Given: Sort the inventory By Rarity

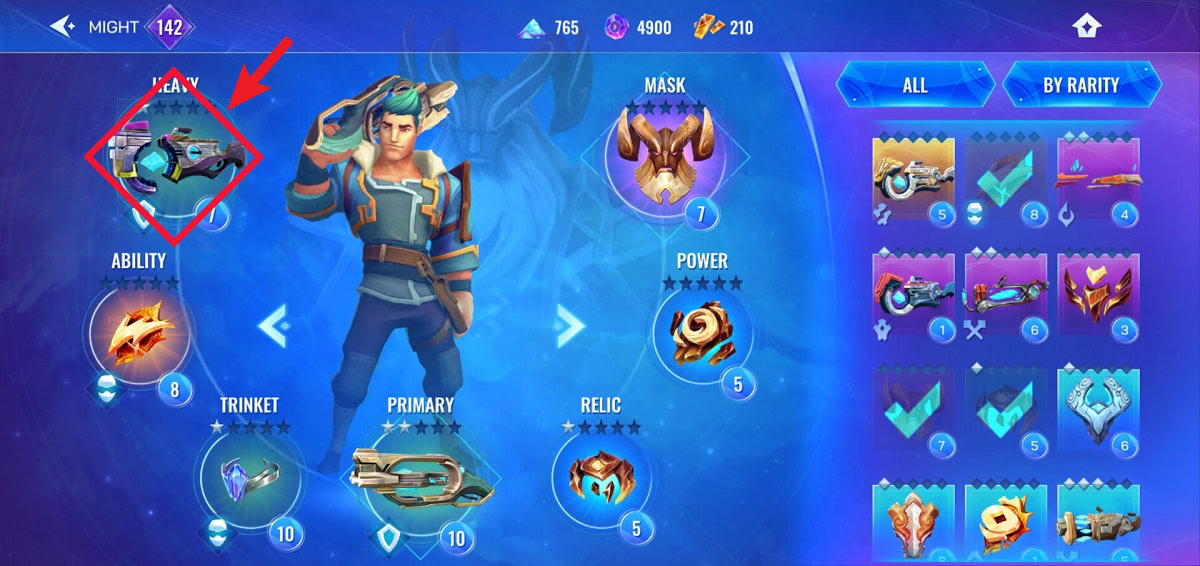Looking at the screenshot, I should tap(1081, 85).
